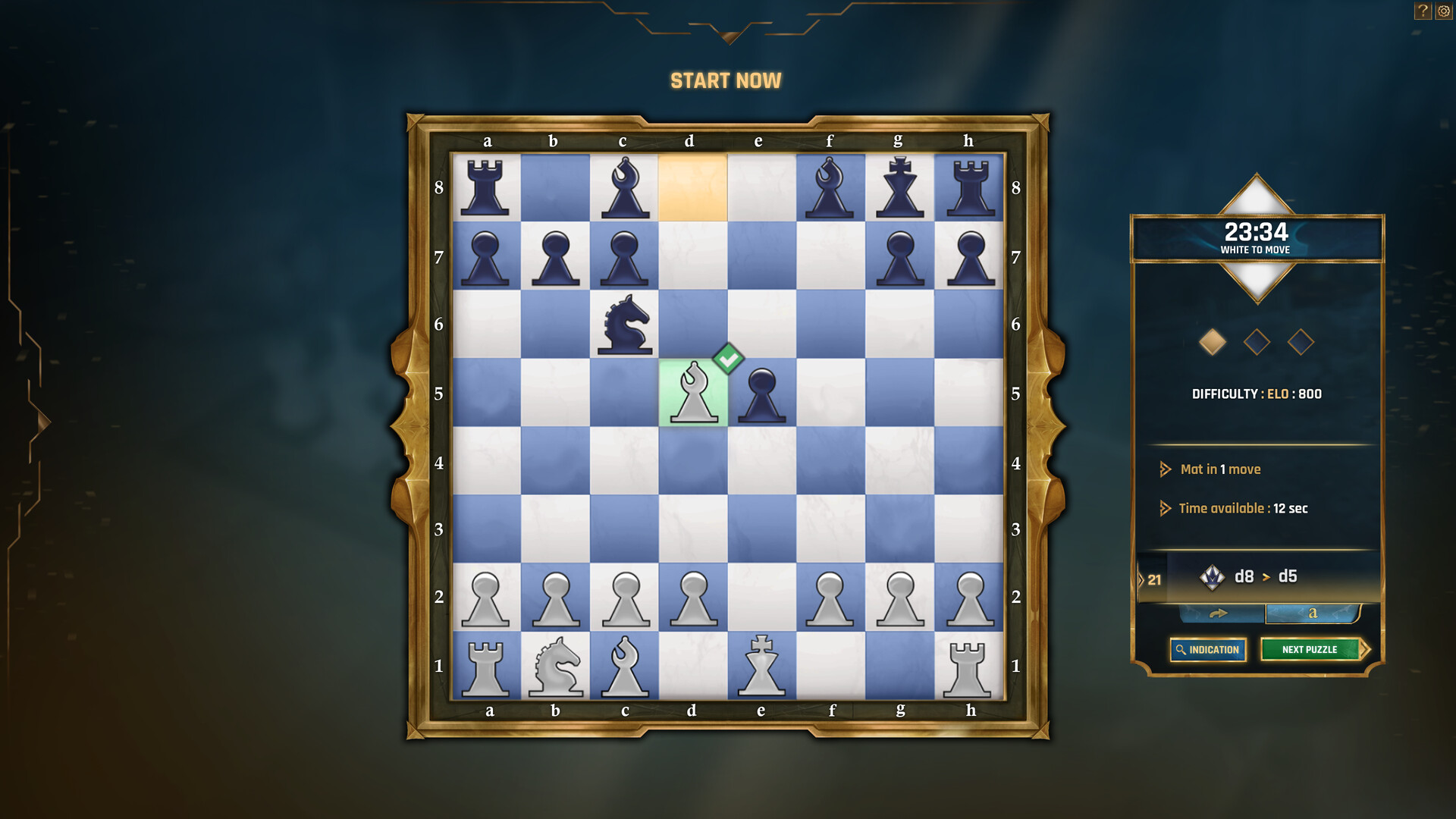Screen dimensions: 1456x819
Task: Toggle the rightmost difficulty diamond
Action: click(x=1301, y=342)
